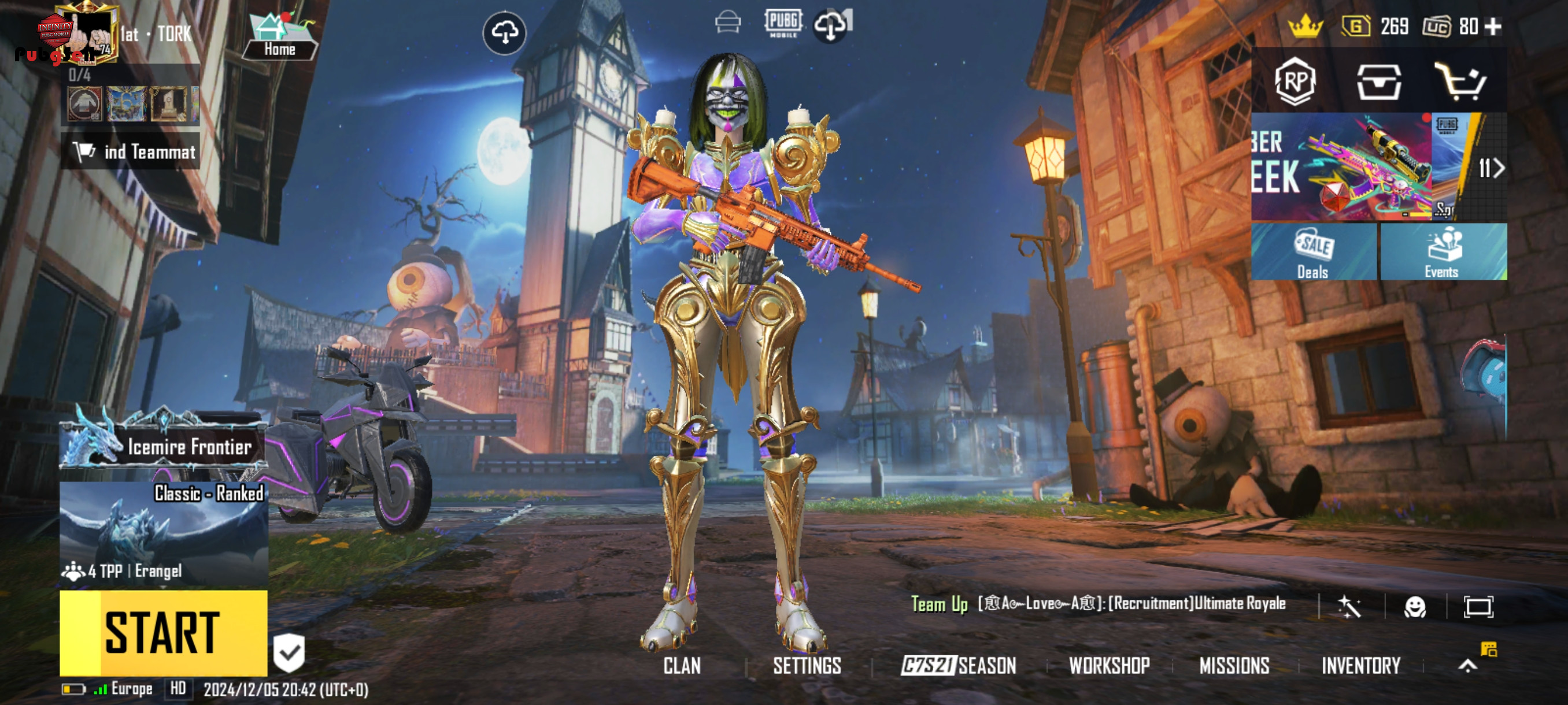
Task: Open the Workshop menu
Action: pyautogui.click(x=1109, y=666)
